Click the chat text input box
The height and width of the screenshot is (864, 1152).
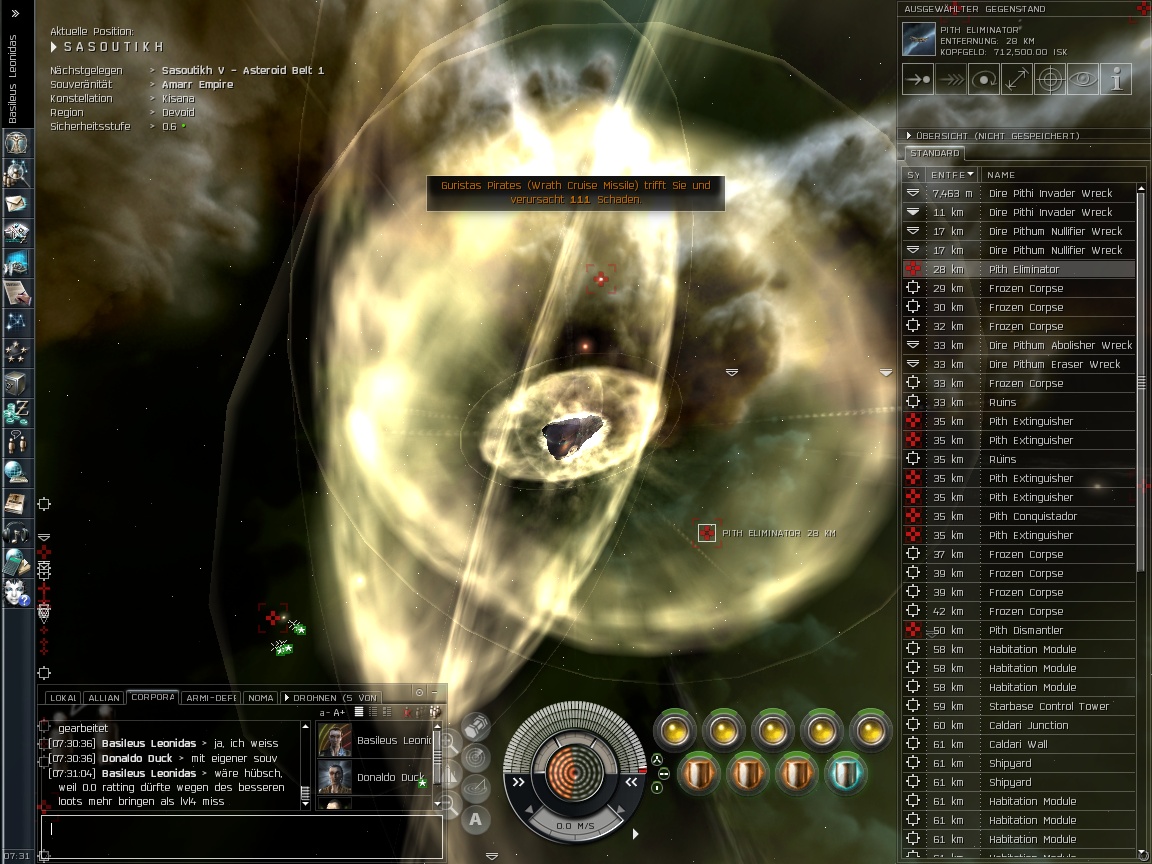pos(240,830)
